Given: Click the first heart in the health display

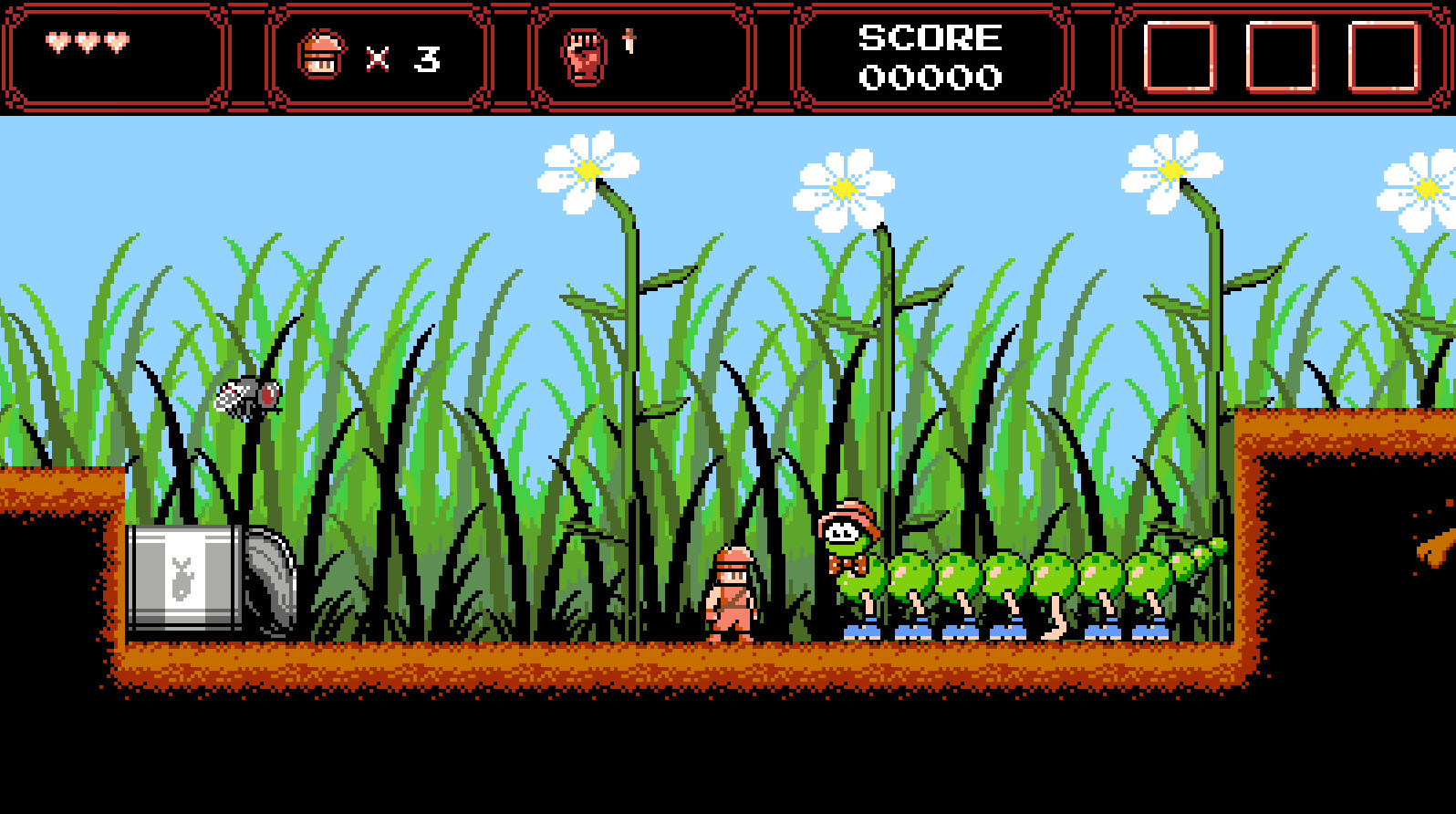Looking at the screenshot, I should (x=57, y=41).
